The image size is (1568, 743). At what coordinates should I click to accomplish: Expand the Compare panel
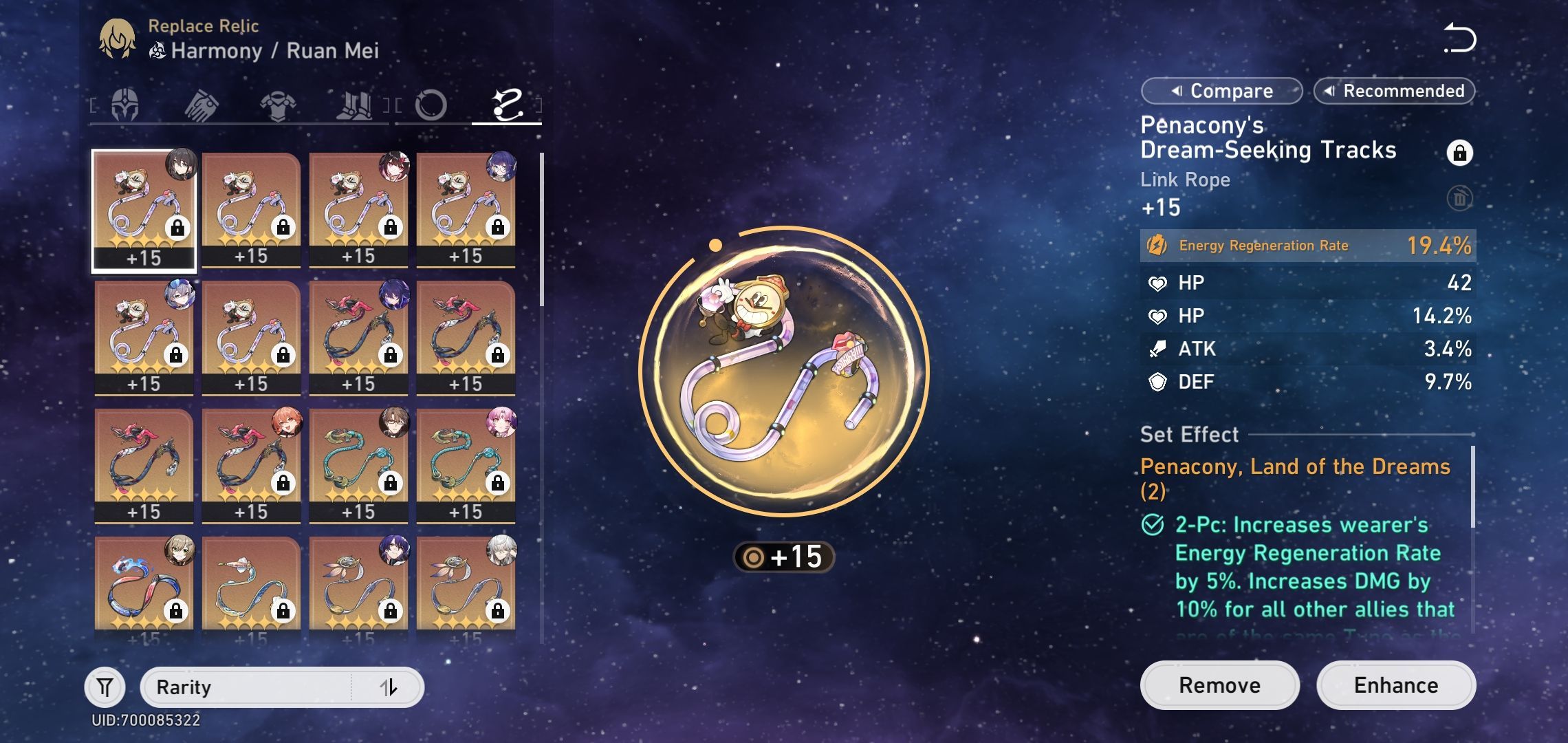pos(1221,90)
